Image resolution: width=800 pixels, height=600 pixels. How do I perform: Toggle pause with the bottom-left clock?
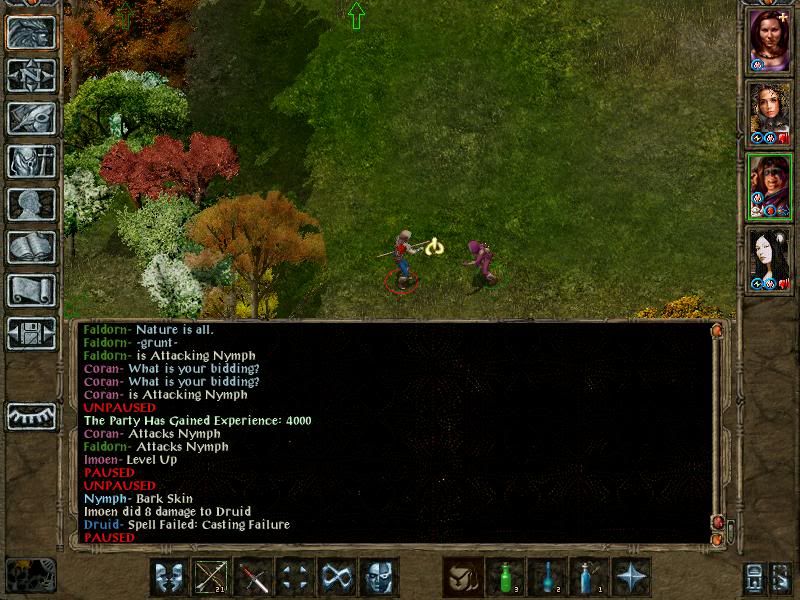[x=31, y=575]
